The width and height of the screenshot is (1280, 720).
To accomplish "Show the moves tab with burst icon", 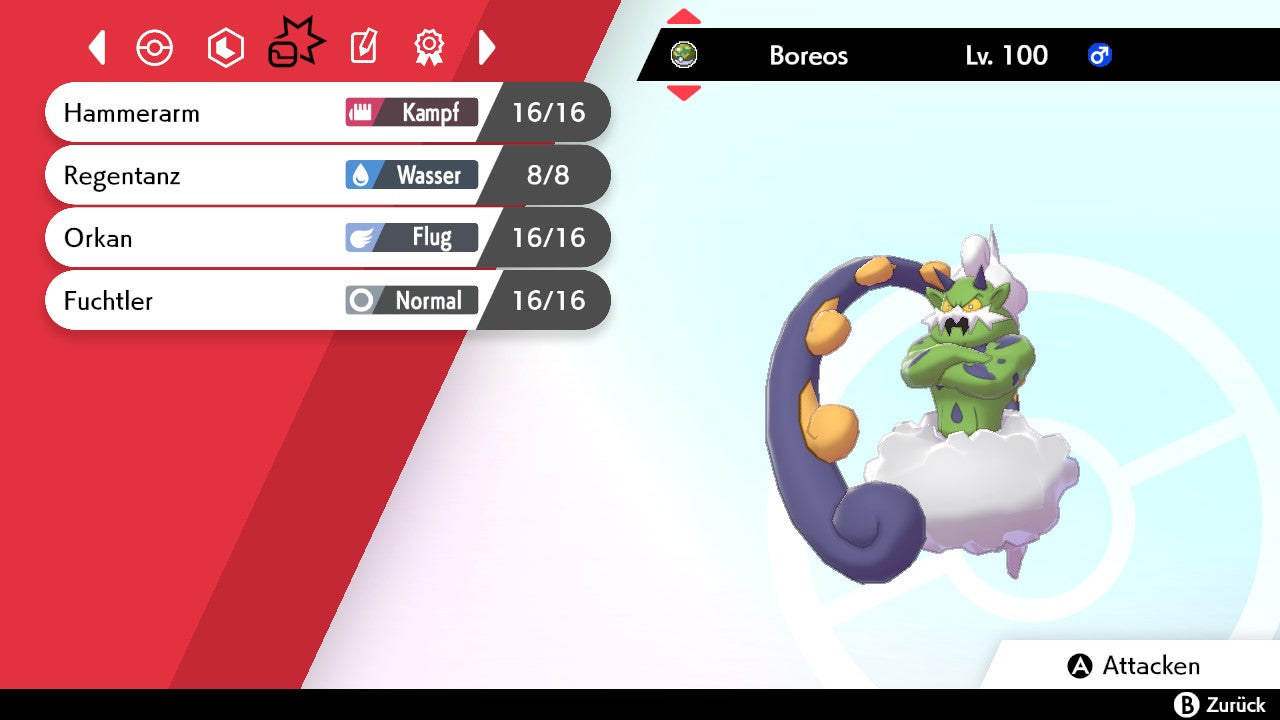I will point(295,46).
